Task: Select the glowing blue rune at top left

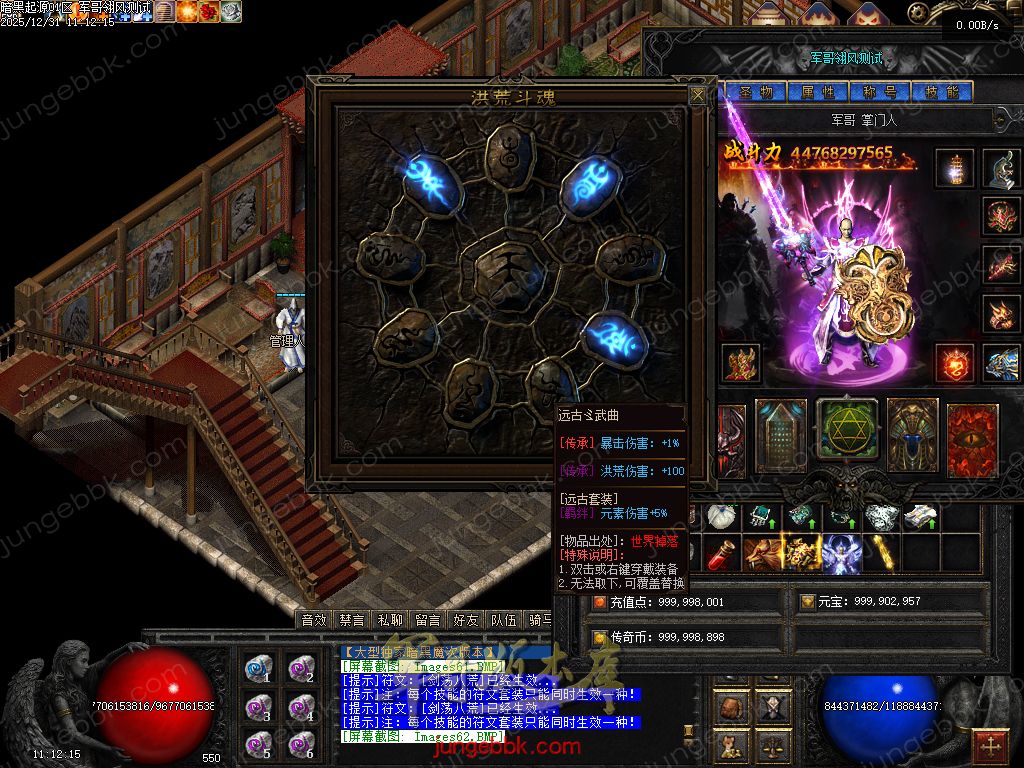Action: (x=431, y=179)
